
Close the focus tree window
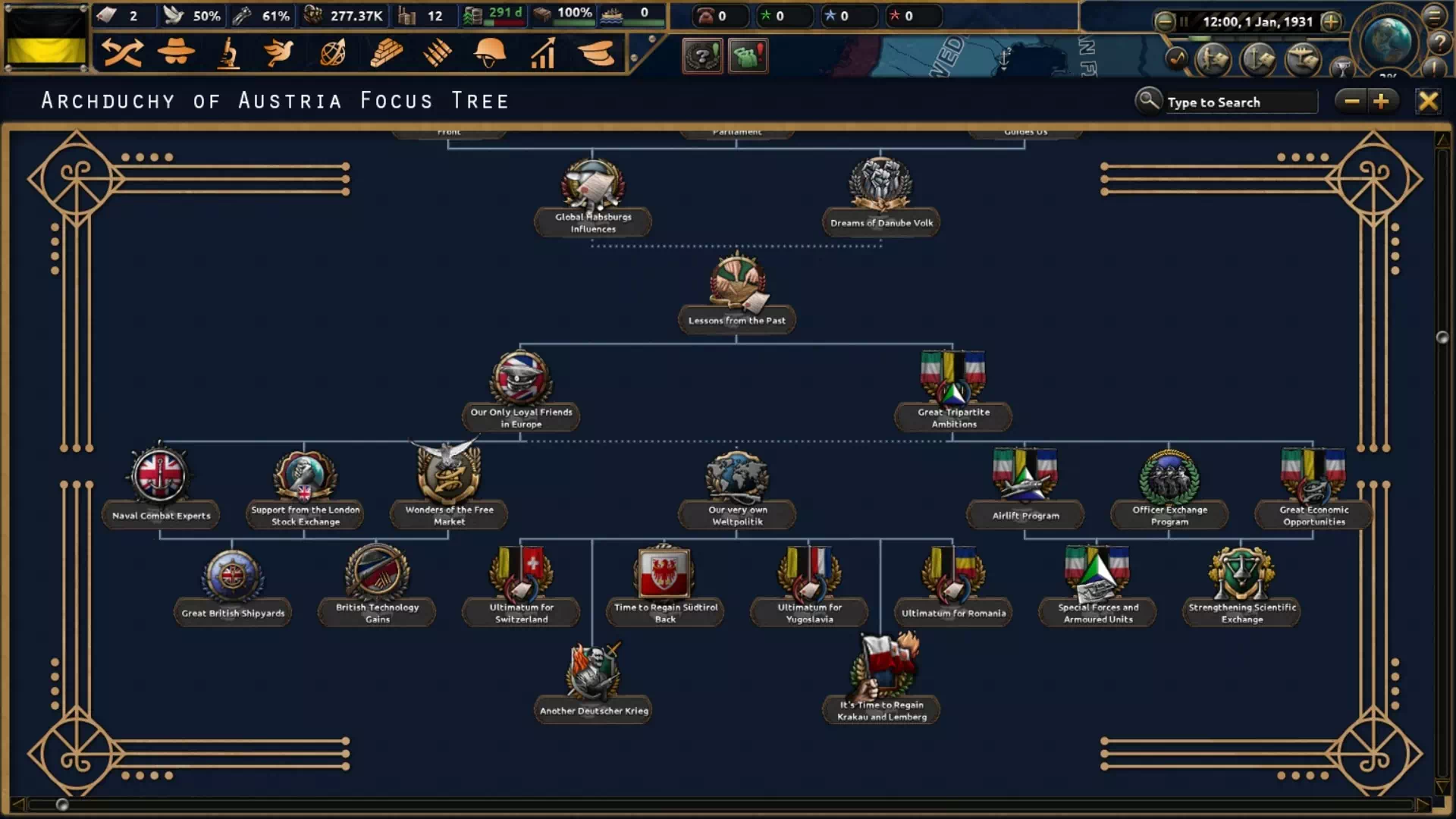(1427, 101)
